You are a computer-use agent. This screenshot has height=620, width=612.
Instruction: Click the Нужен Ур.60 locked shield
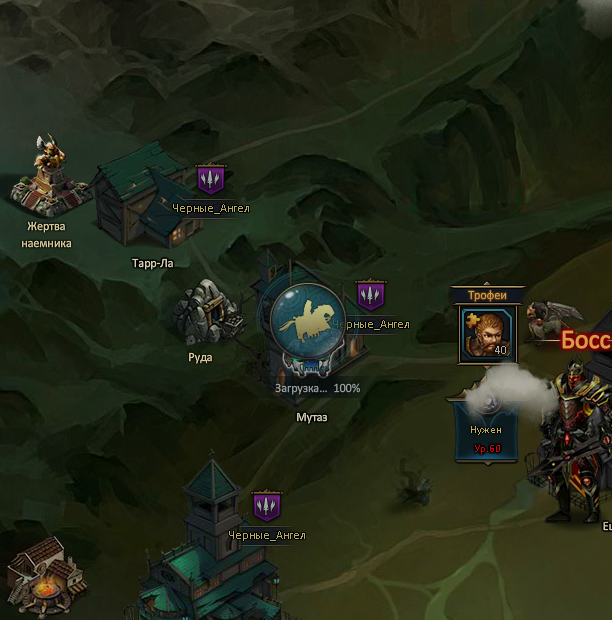click(486, 427)
